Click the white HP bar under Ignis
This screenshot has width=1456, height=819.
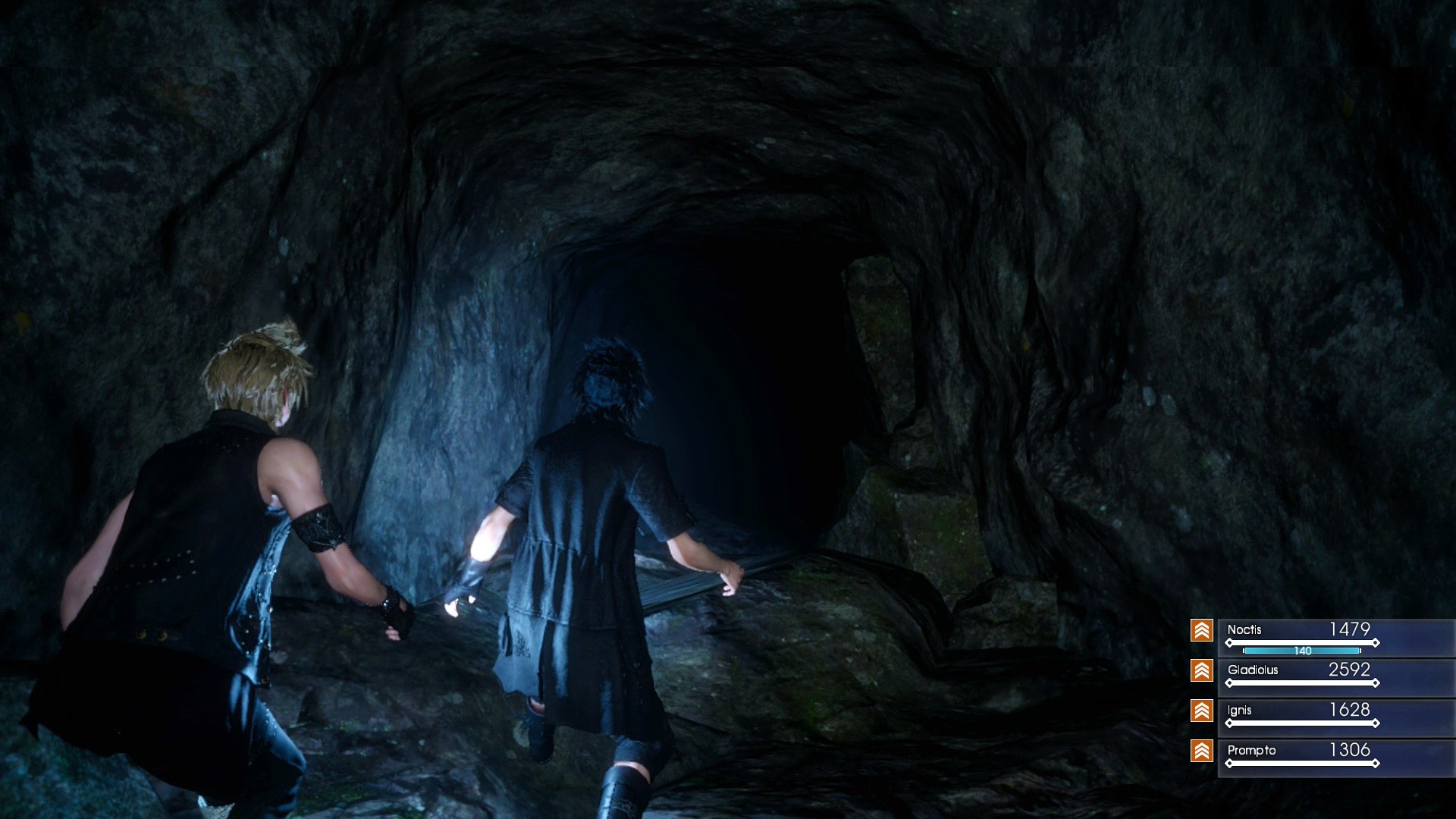click(1302, 723)
